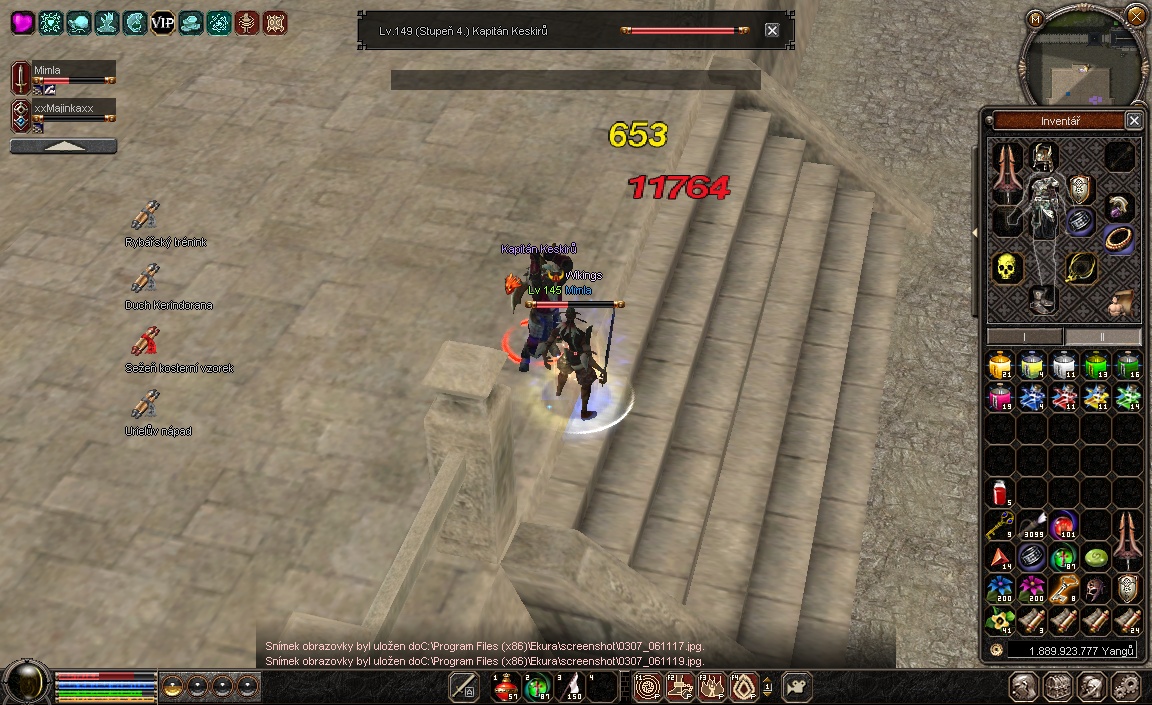Collapse the party list with the arrow button
This screenshot has width=1152, height=705.
pos(63,146)
